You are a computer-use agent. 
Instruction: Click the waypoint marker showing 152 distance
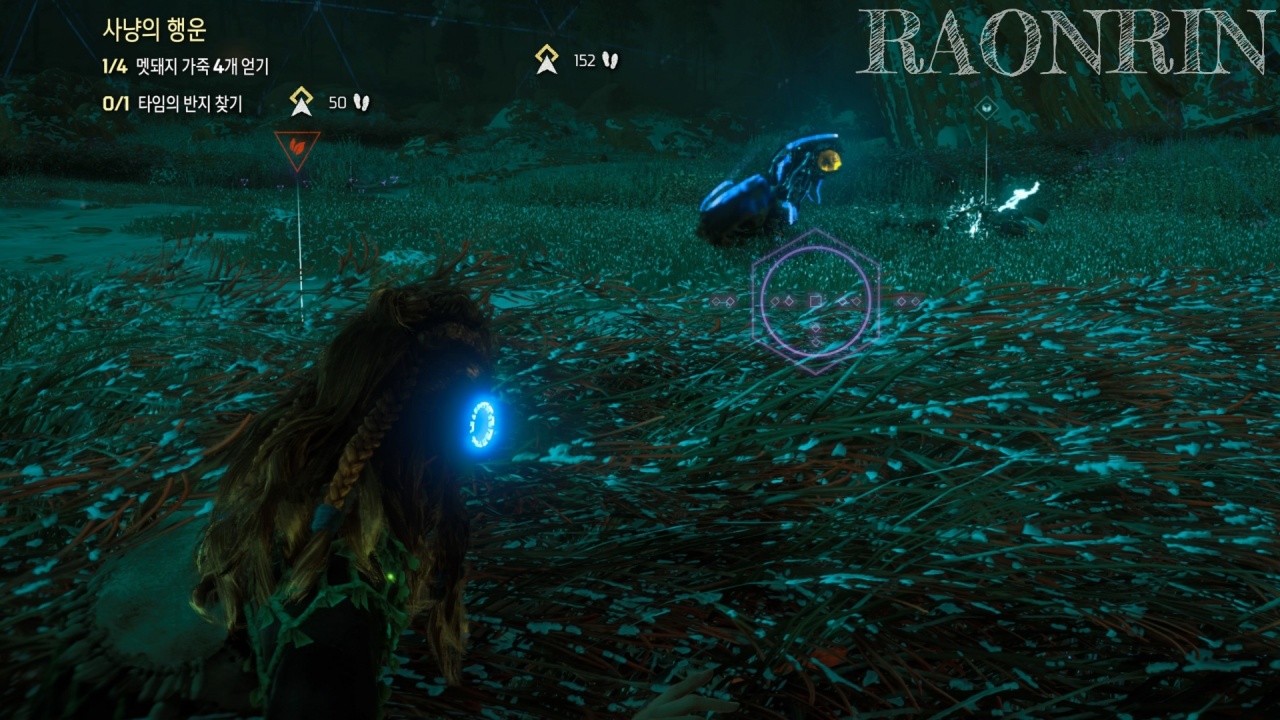[x=547, y=60]
